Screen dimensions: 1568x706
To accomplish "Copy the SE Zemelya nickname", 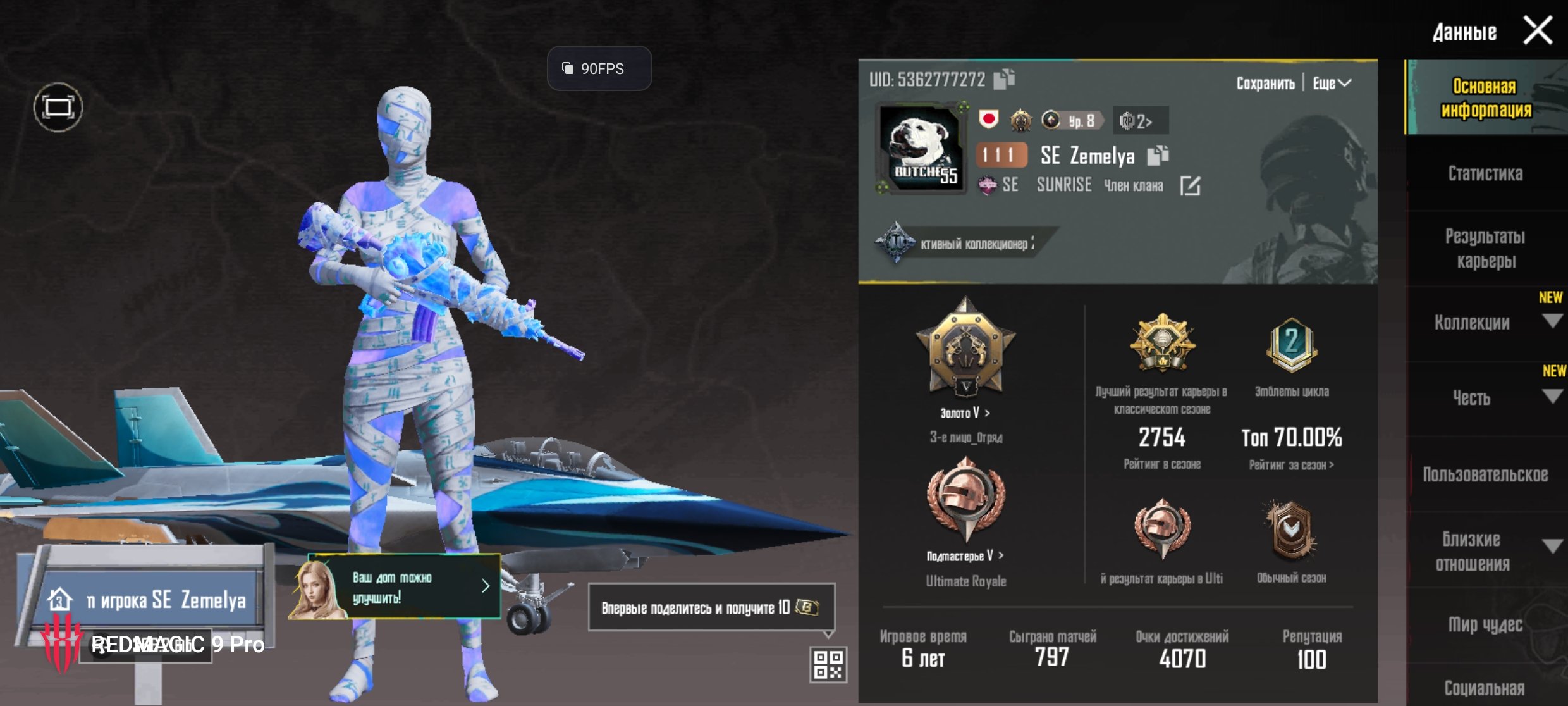I will (x=1158, y=155).
